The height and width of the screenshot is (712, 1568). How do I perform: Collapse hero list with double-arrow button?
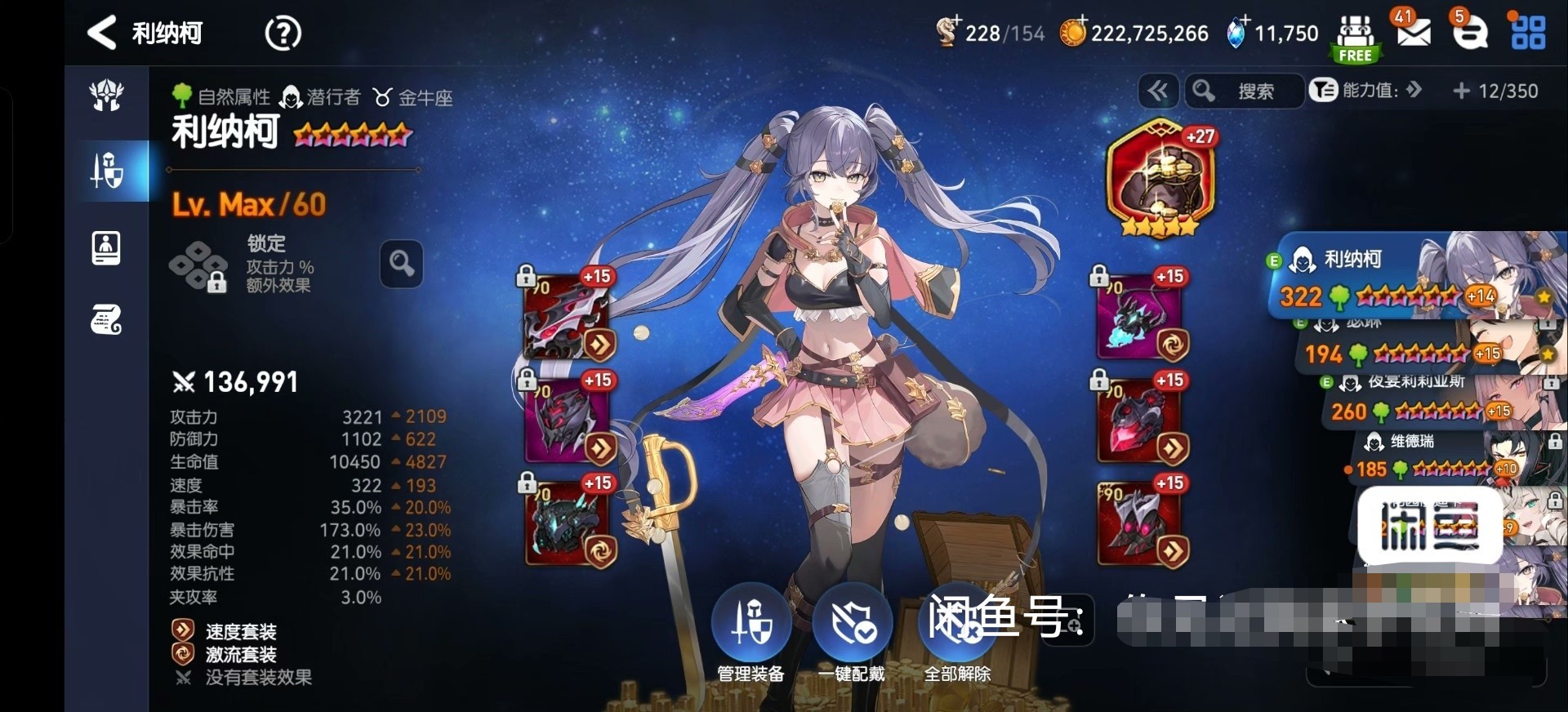pos(1157,91)
